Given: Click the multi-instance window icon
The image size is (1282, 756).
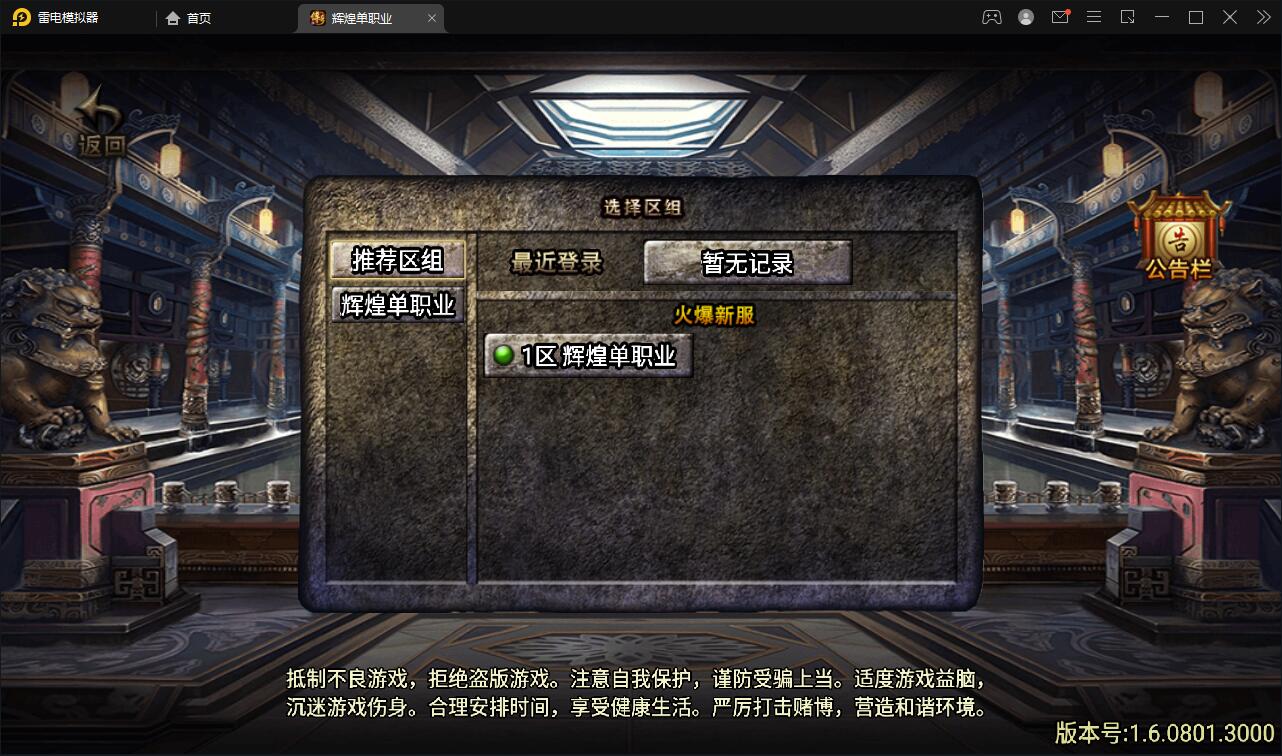Looking at the screenshot, I should click(x=1128, y=17).
